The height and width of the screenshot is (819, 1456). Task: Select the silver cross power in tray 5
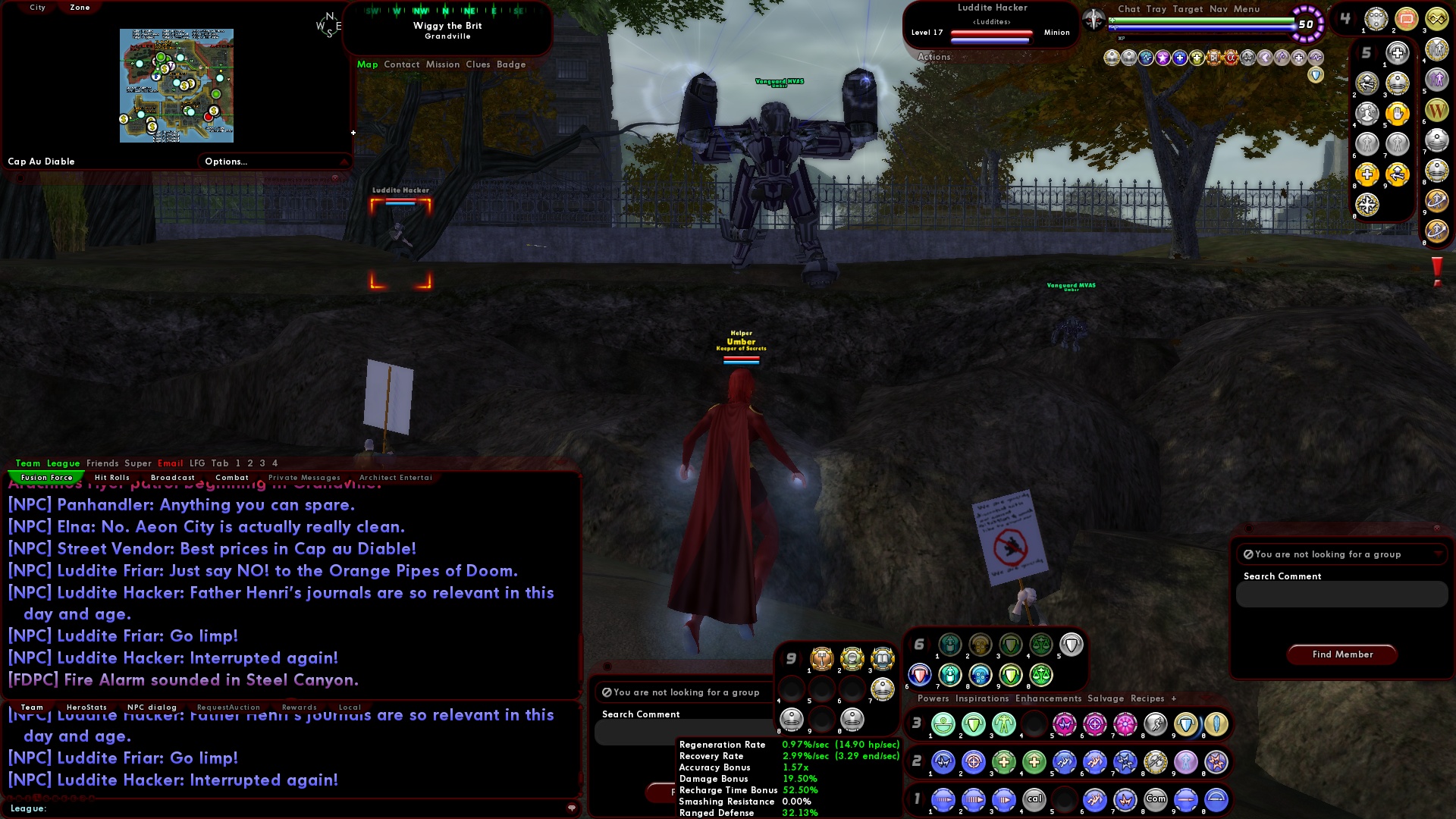[x=1397, y=53]
